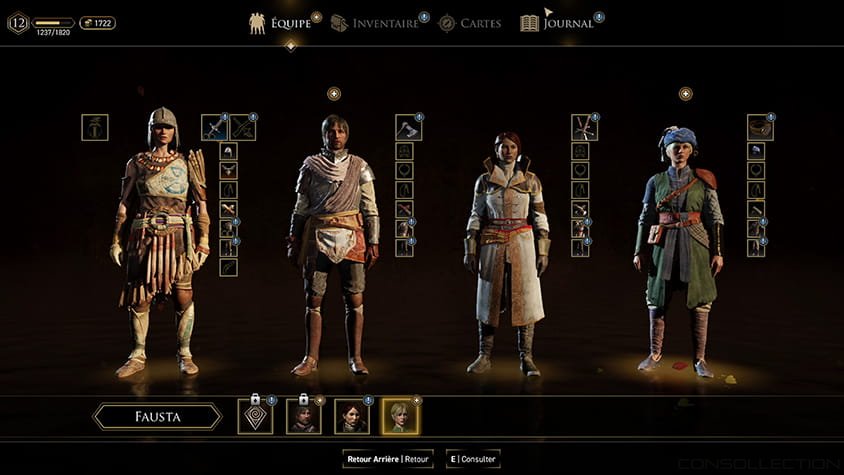The image size is (844, 475).
Task: Click the Consulter button
Action: coord(474,459)
